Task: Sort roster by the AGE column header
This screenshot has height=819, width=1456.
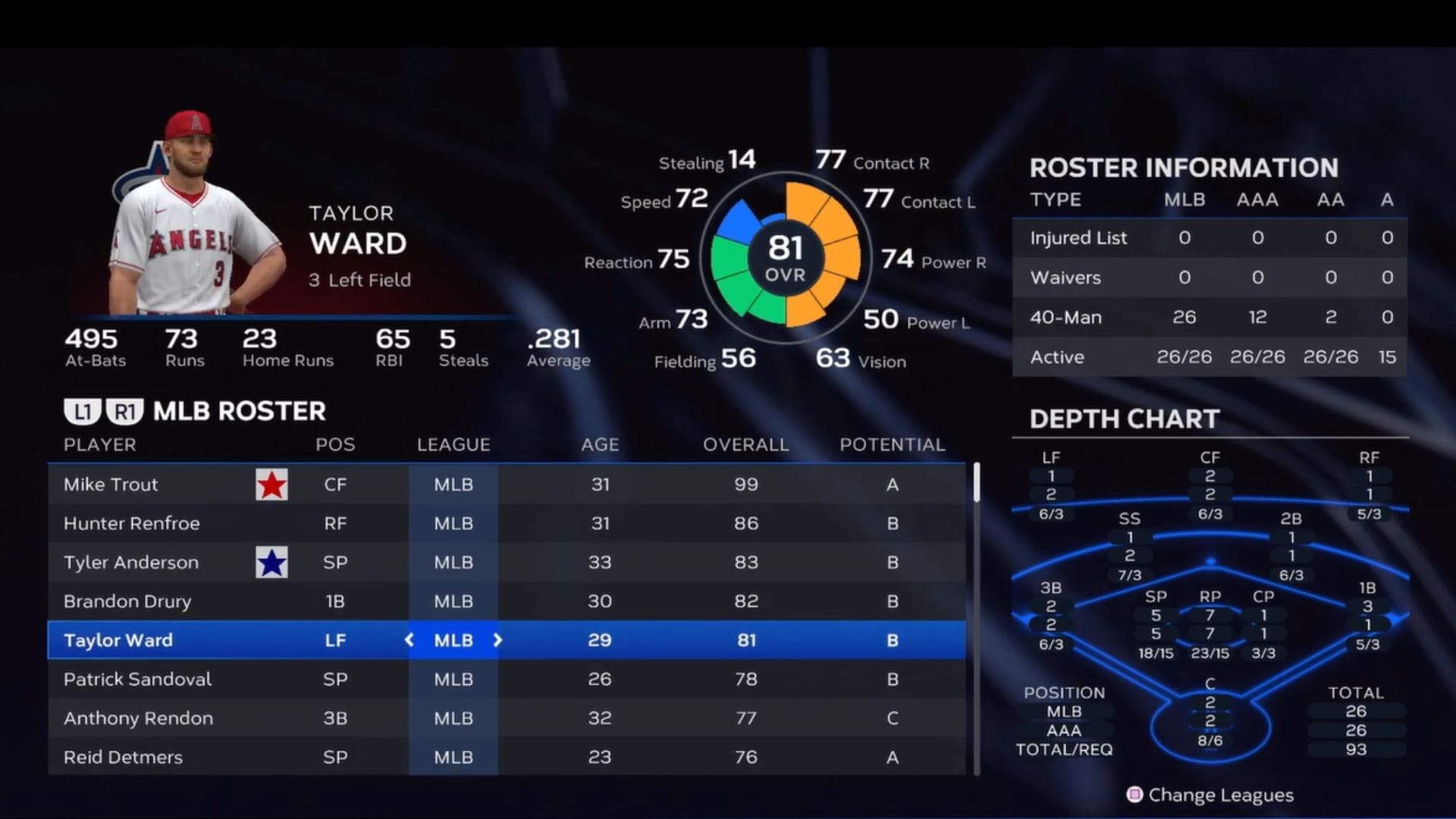Action: (598, 445)
